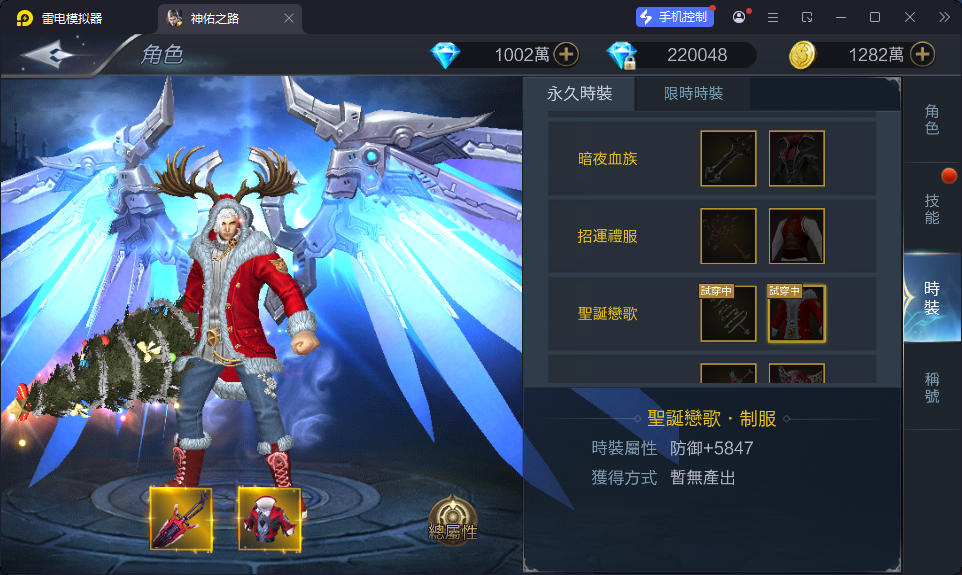Open the 手机控制 emulator control

pyautogui.click(x=675, y=17)
